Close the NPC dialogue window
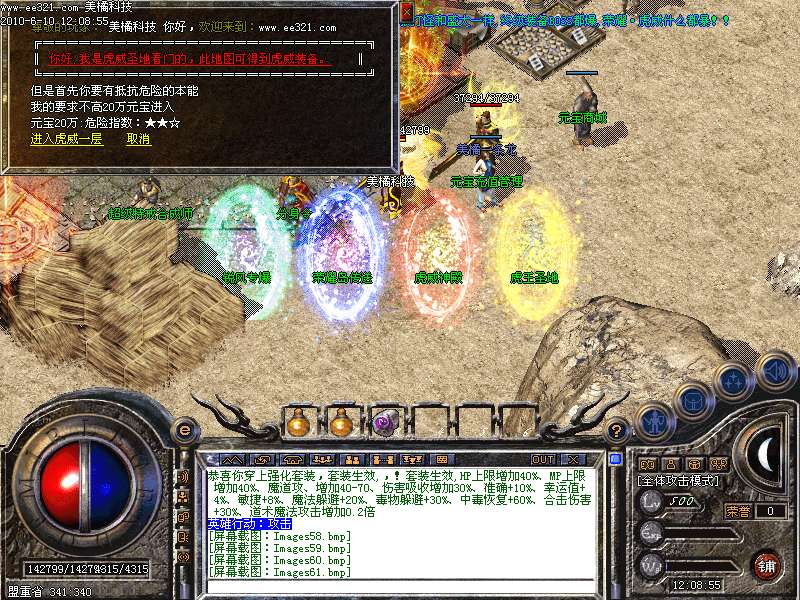This screenshot has width=800, height=600. 407,12
